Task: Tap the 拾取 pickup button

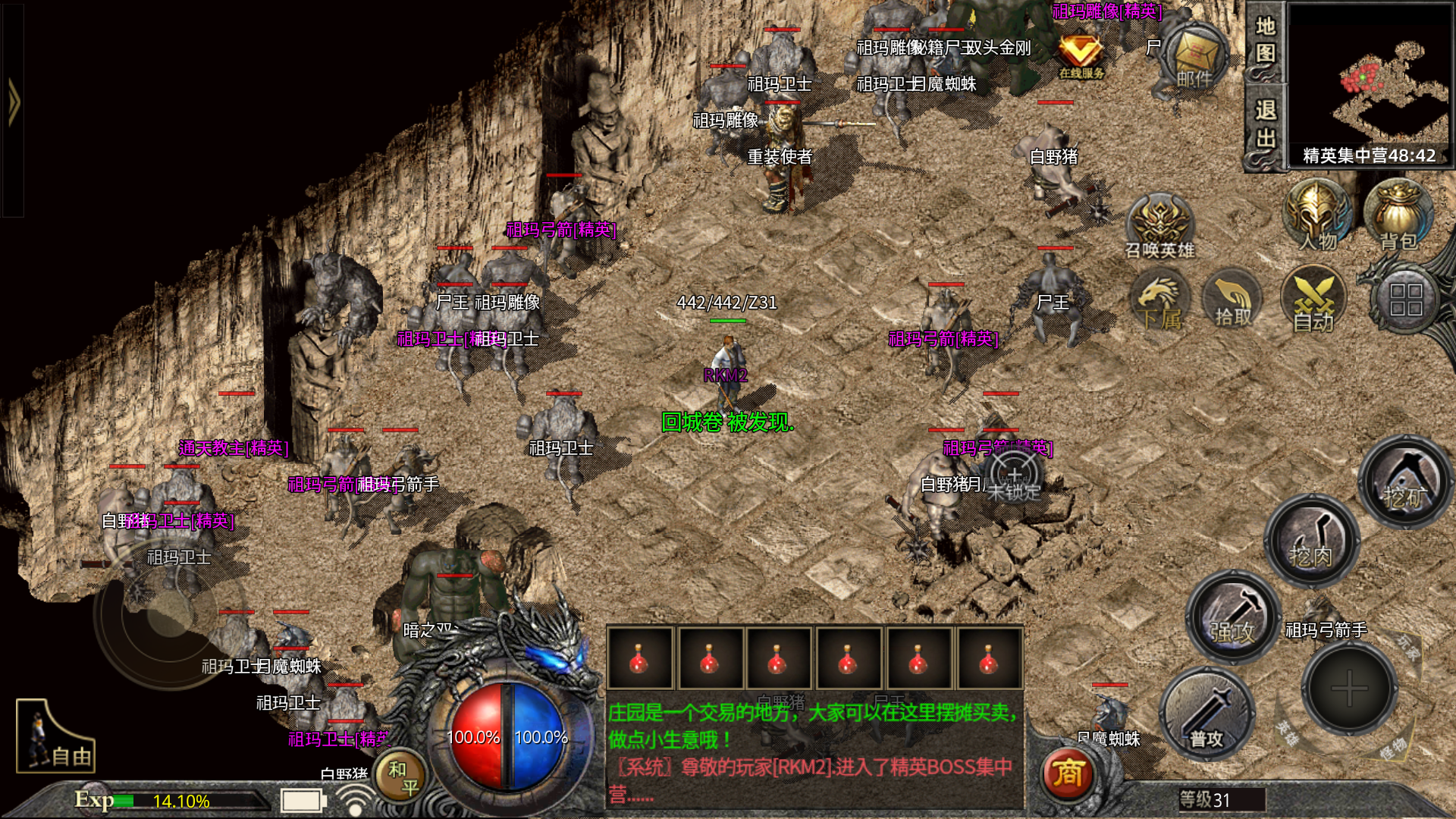Action: pos(1233,302)
